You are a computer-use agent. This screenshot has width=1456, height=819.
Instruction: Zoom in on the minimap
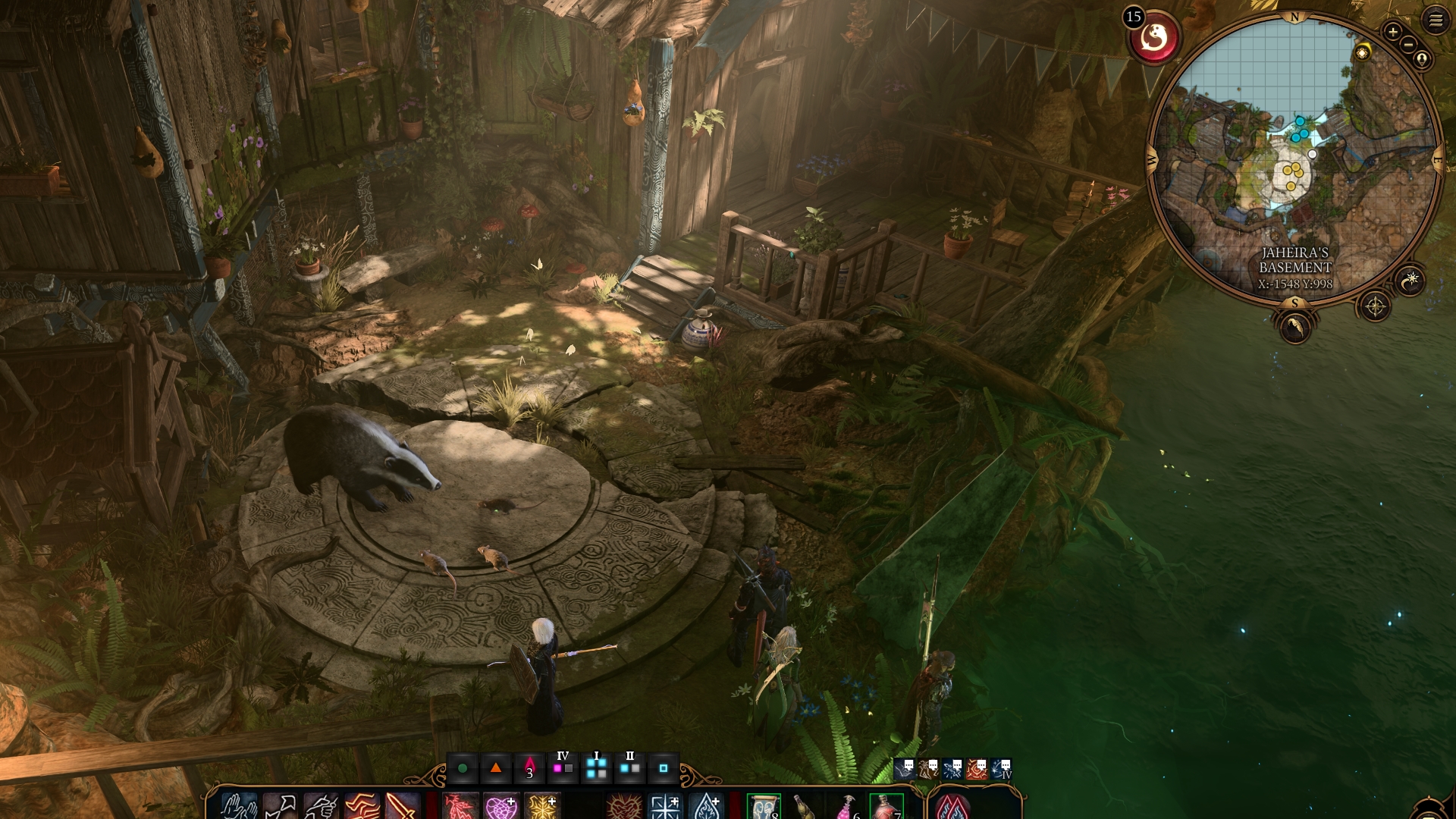1392,32
